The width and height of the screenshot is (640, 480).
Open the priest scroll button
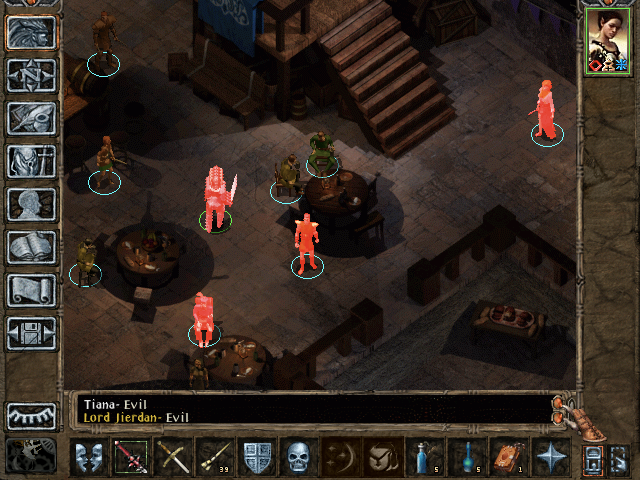pos(32,290)
